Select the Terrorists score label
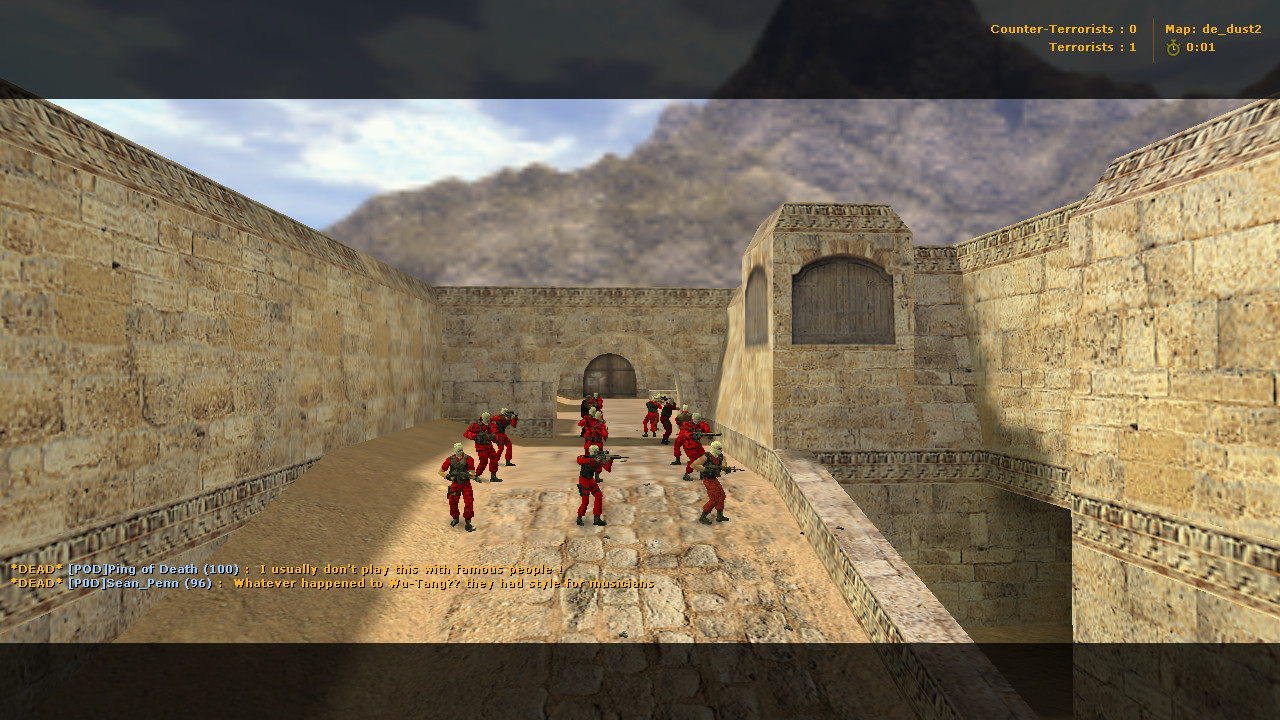Viewport: 1280px width, 720px height. 1090,46
